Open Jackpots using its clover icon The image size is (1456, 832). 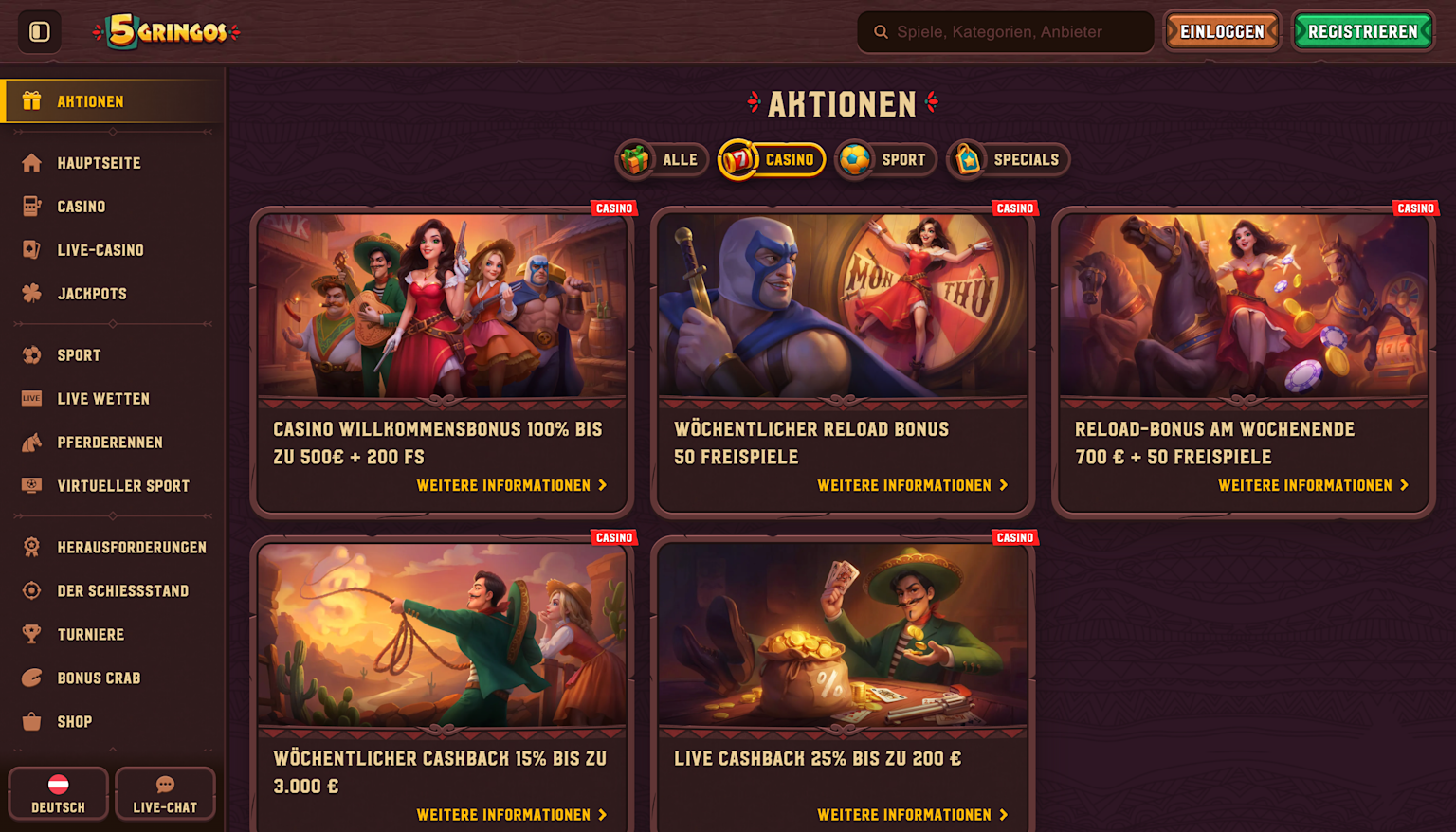click(x=31, y=293)
